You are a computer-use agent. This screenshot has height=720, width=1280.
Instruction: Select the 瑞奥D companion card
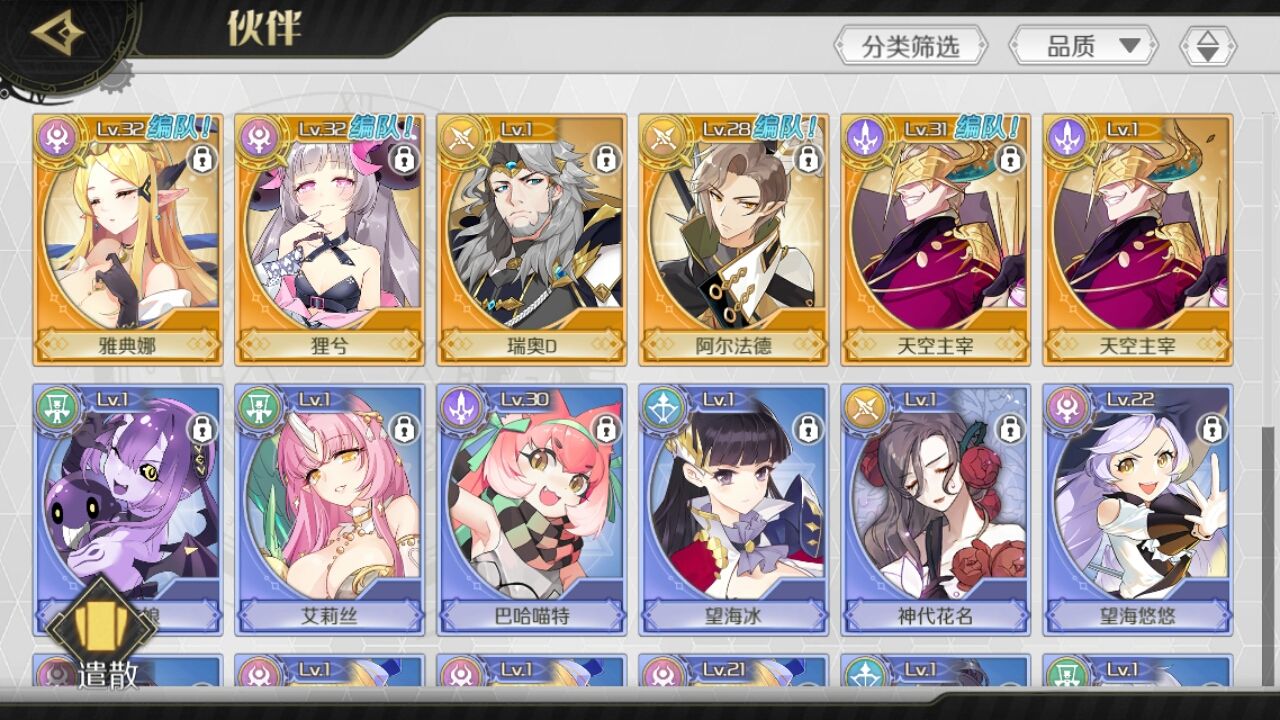(x=532, y=240)
